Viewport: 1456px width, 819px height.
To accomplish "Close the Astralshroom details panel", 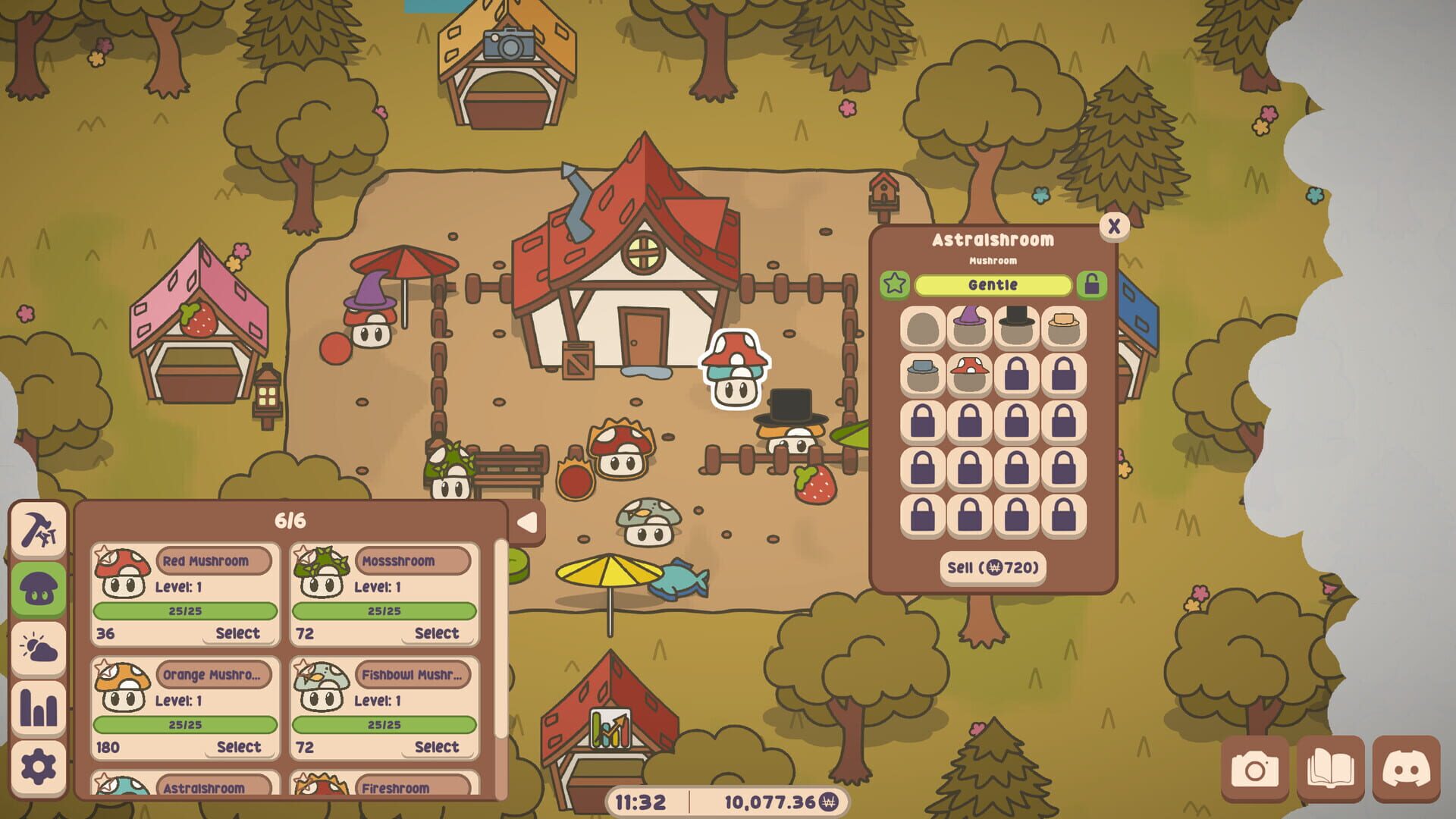I will (1112, 224).
